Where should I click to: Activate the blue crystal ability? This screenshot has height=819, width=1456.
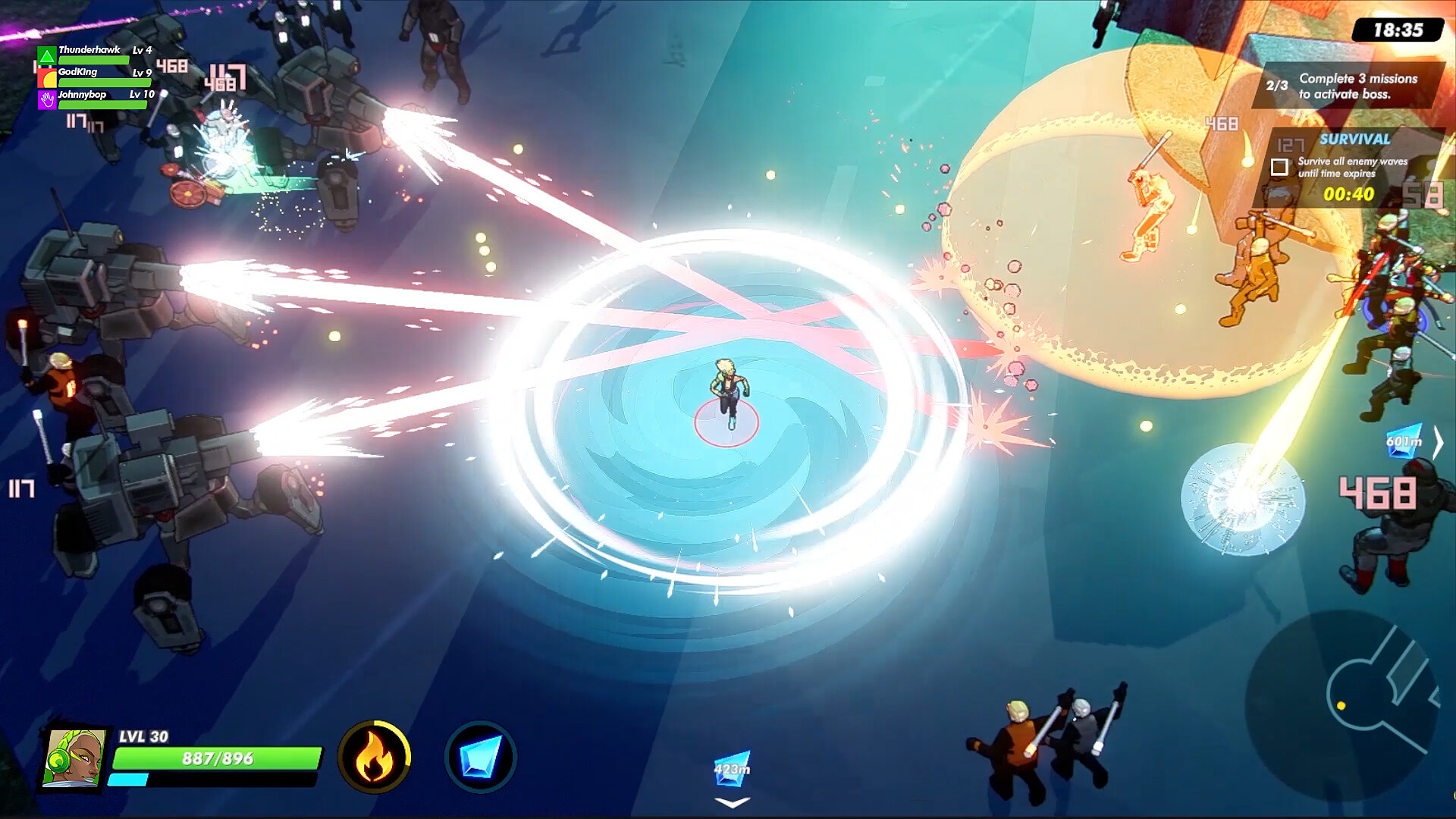pyautogui.click(x=483, y=758)
